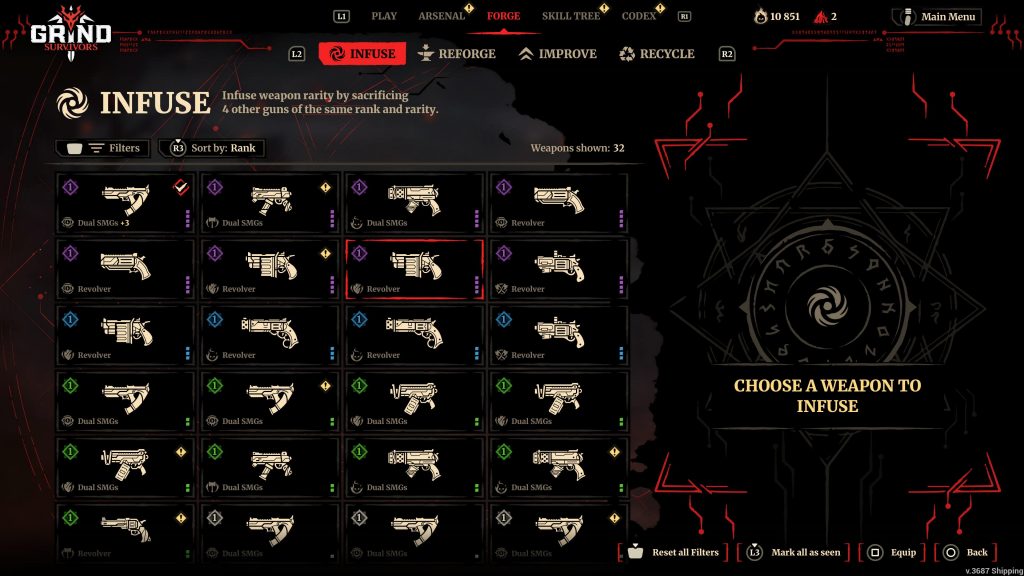This screenshot has height=576, width=1024.
Task: Select the Infuse forge mode
Action: (x=362, y=54)
